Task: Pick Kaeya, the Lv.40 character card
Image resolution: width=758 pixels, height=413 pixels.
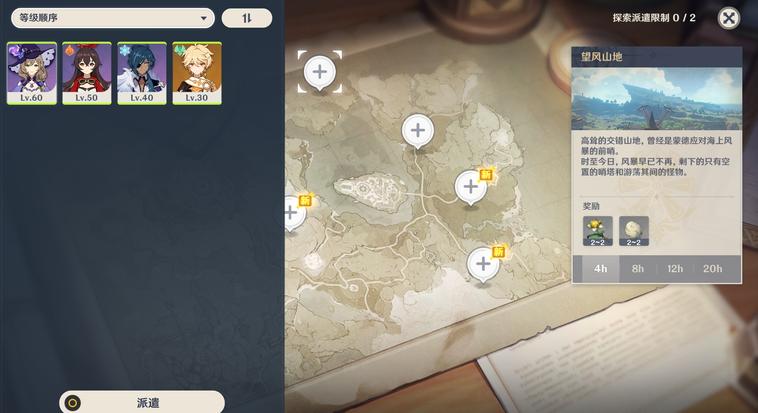Action: (142, 73)
